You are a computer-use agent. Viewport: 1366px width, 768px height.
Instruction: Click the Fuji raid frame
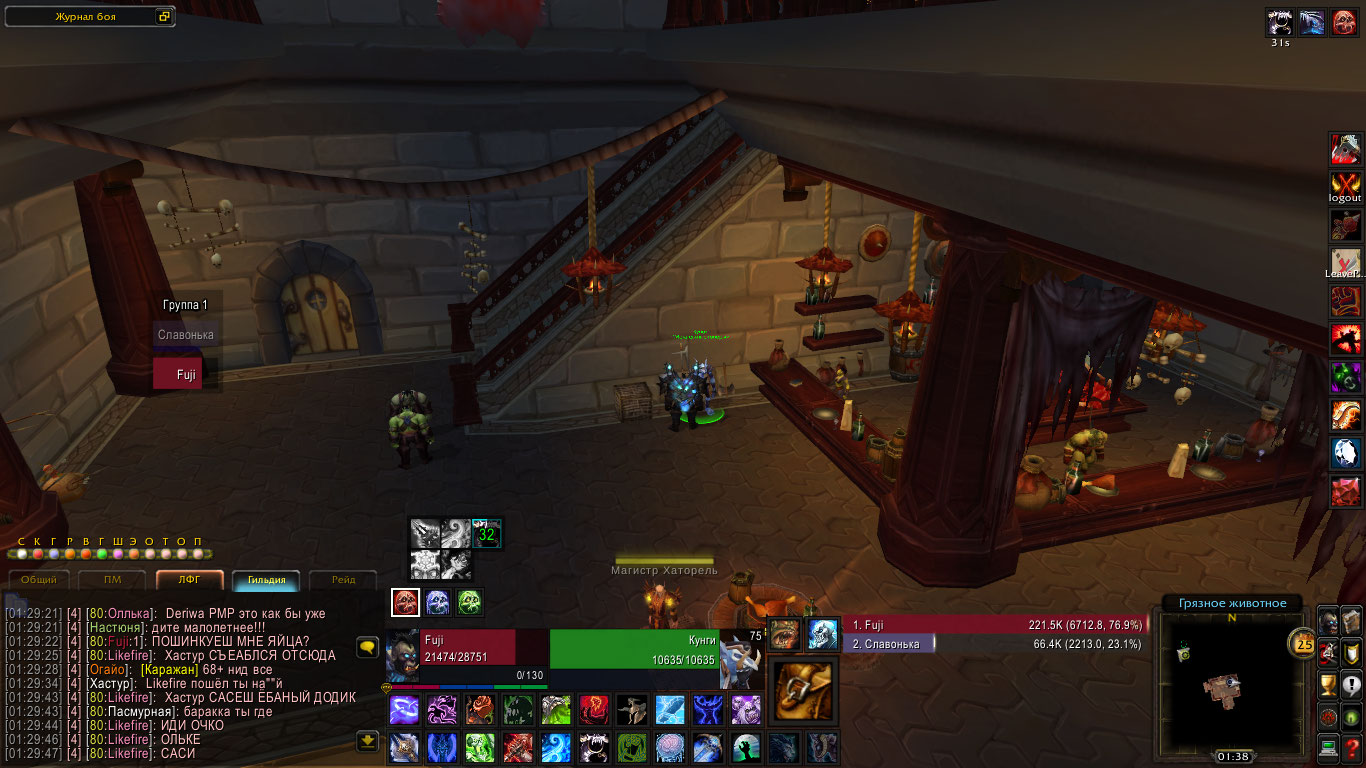click(x=186, y=374)
